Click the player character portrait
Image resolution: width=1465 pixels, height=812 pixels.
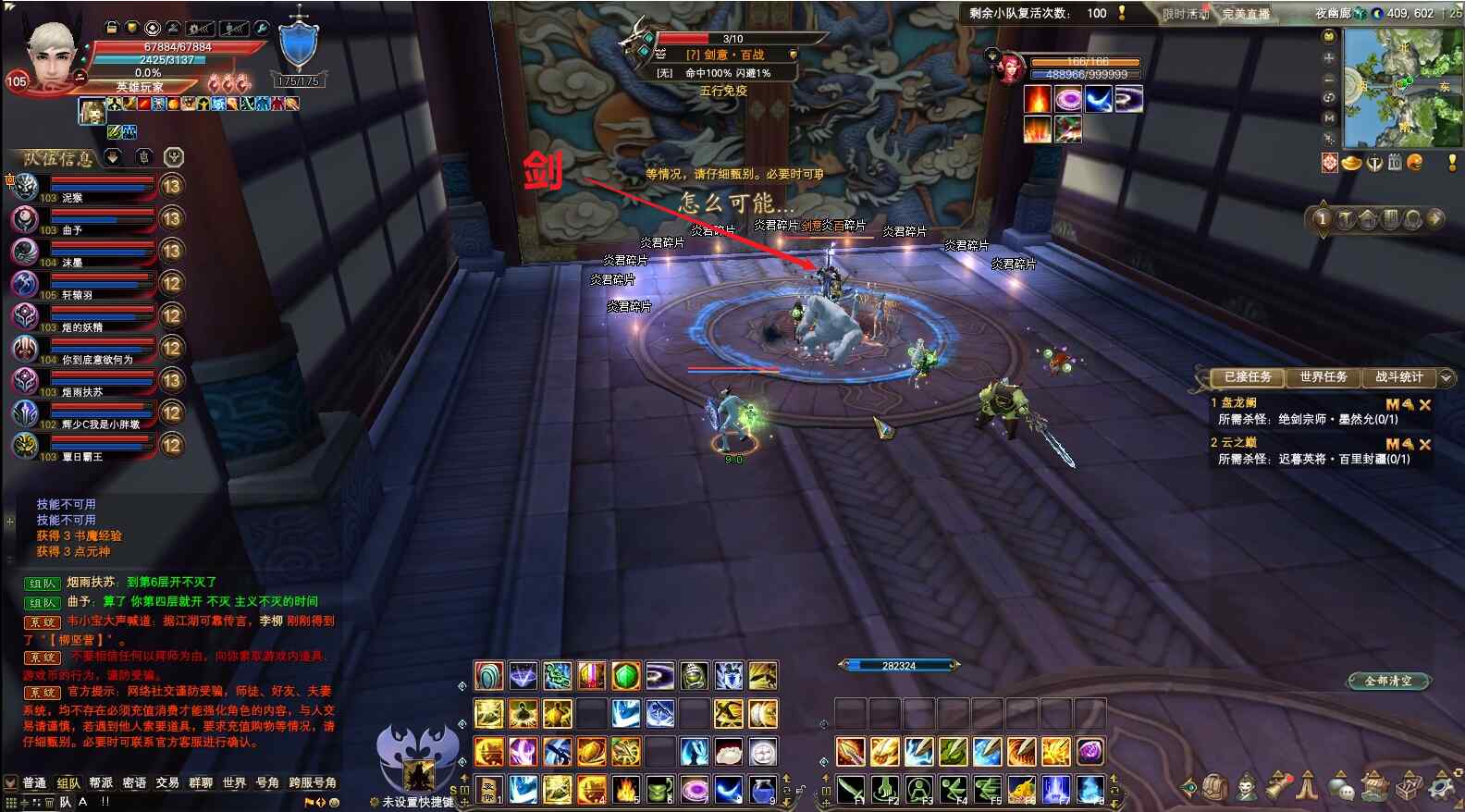pyautogui.click(x=51, y=55)
